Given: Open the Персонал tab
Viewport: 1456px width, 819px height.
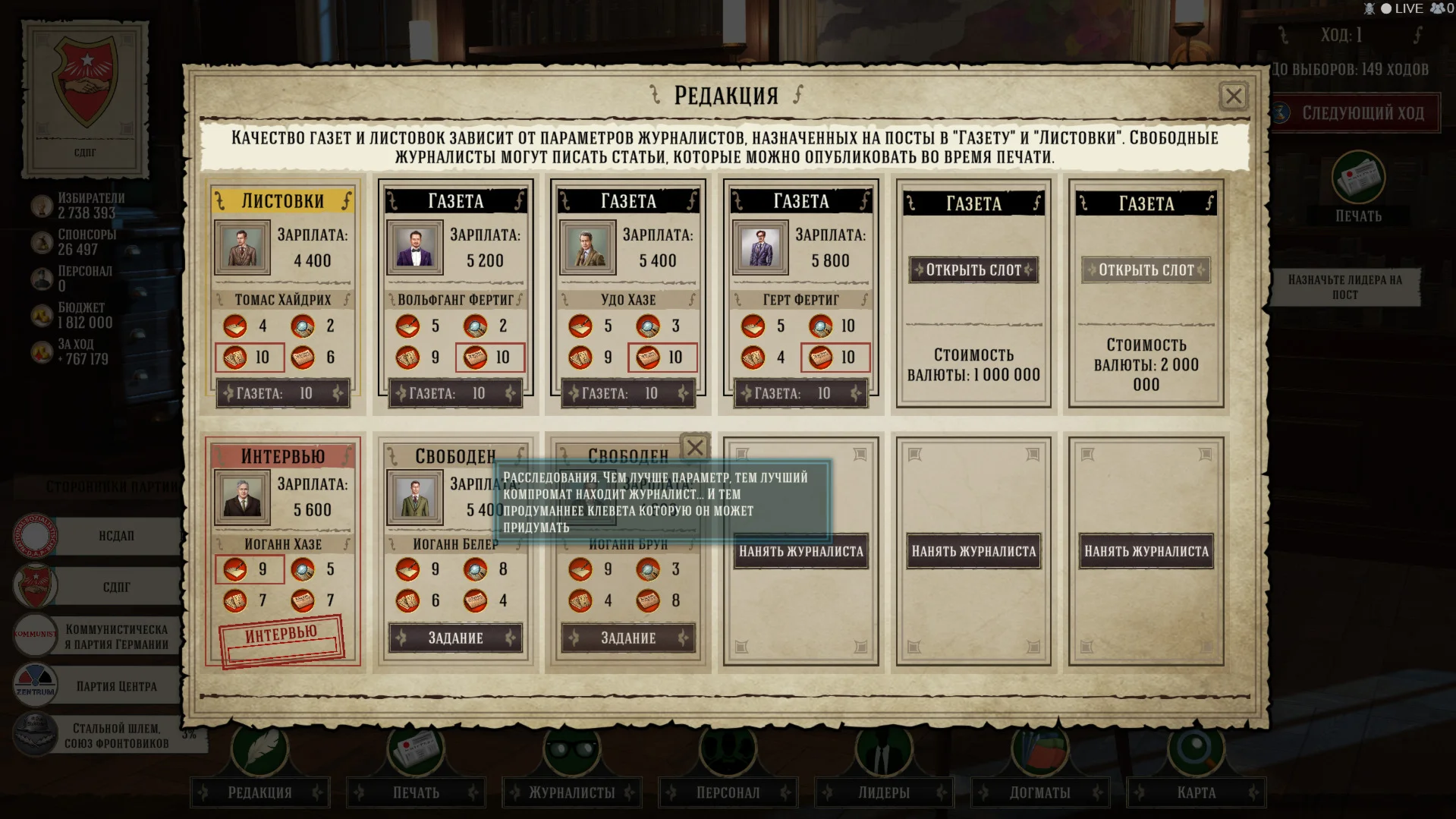Looking at the screenshot, I should (728, 792).
